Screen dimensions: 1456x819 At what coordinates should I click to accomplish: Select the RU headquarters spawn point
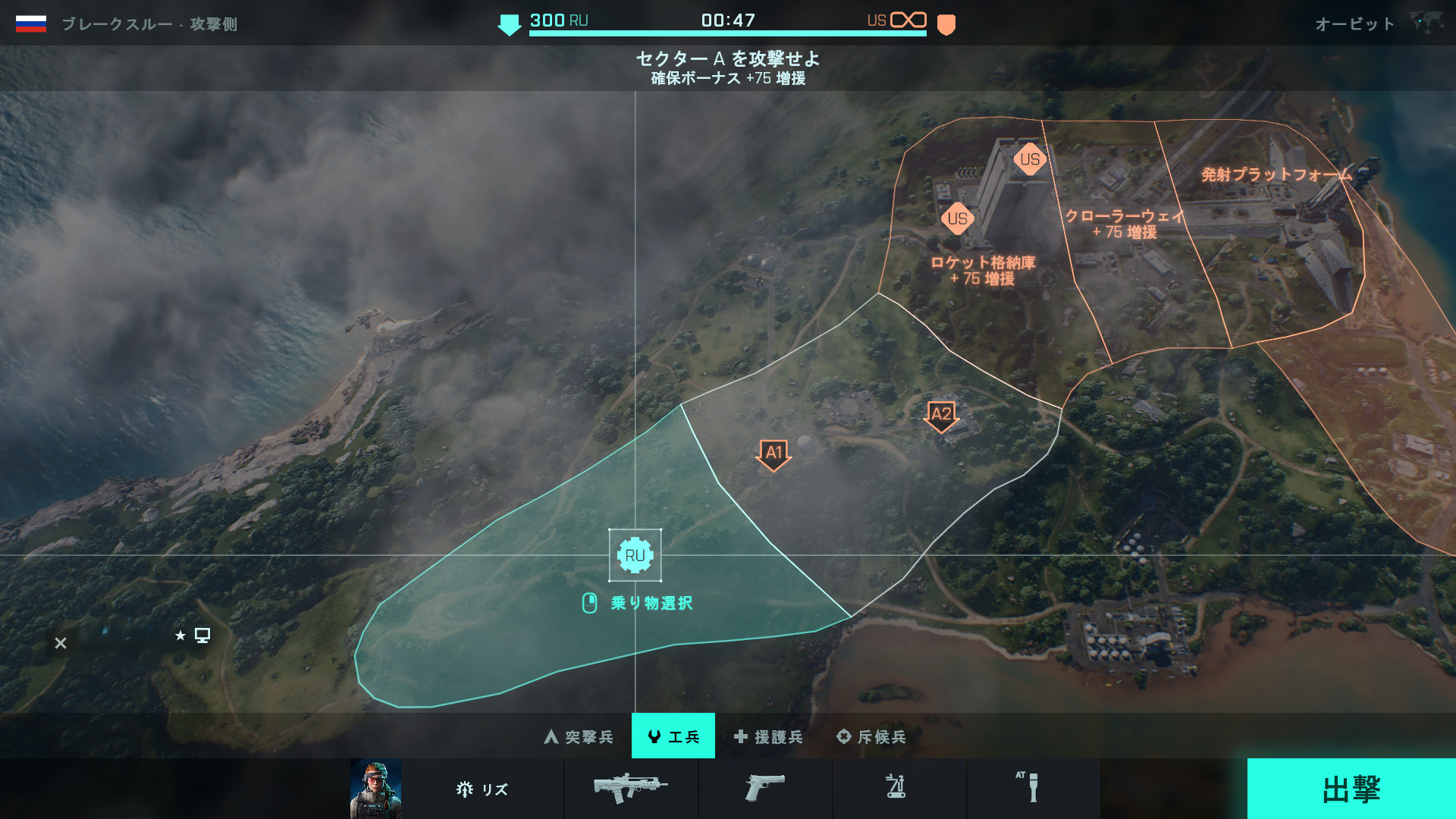click(x=635, y=556)
